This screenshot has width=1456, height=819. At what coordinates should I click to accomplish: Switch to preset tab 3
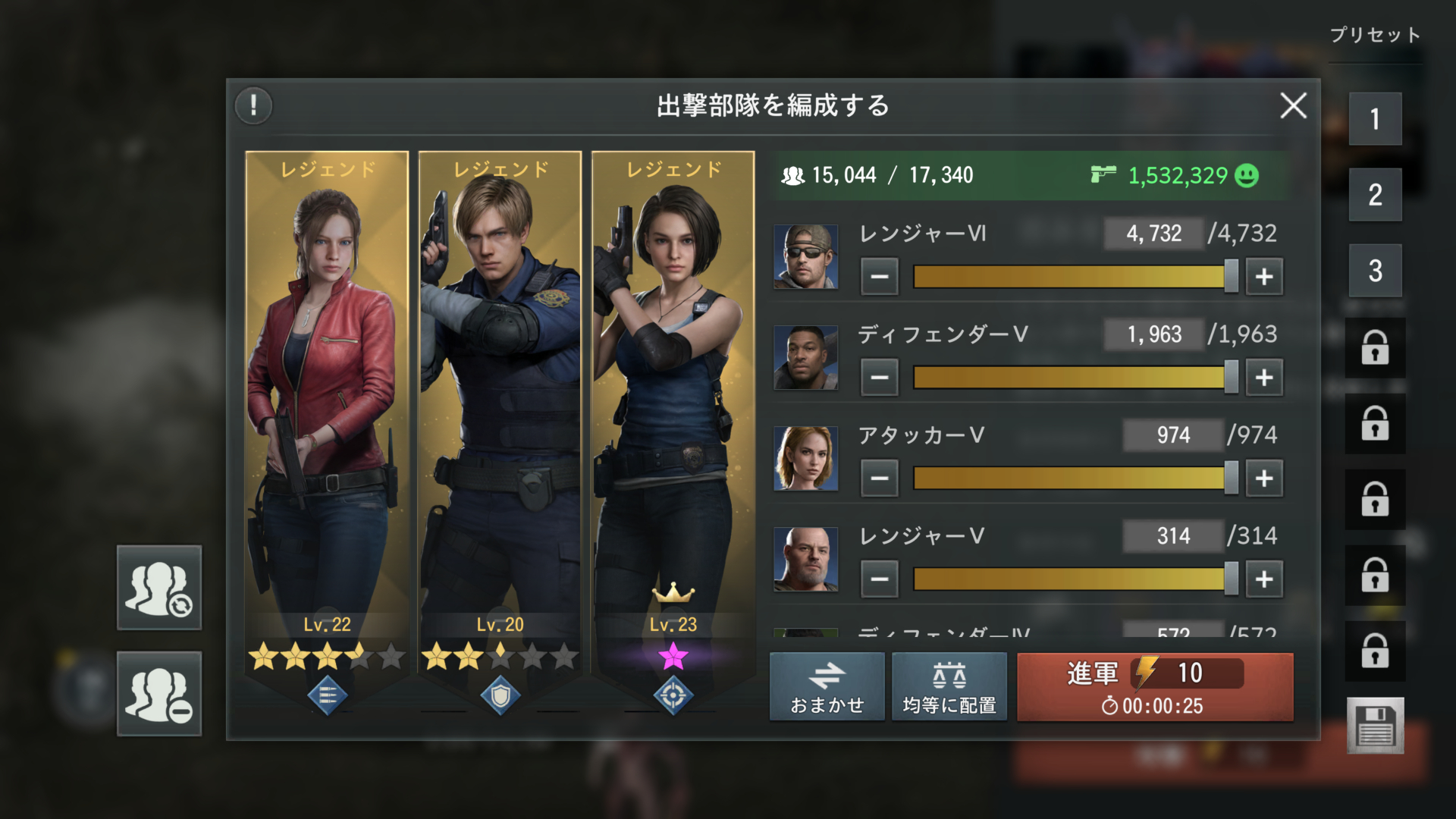click(1376, 267)
